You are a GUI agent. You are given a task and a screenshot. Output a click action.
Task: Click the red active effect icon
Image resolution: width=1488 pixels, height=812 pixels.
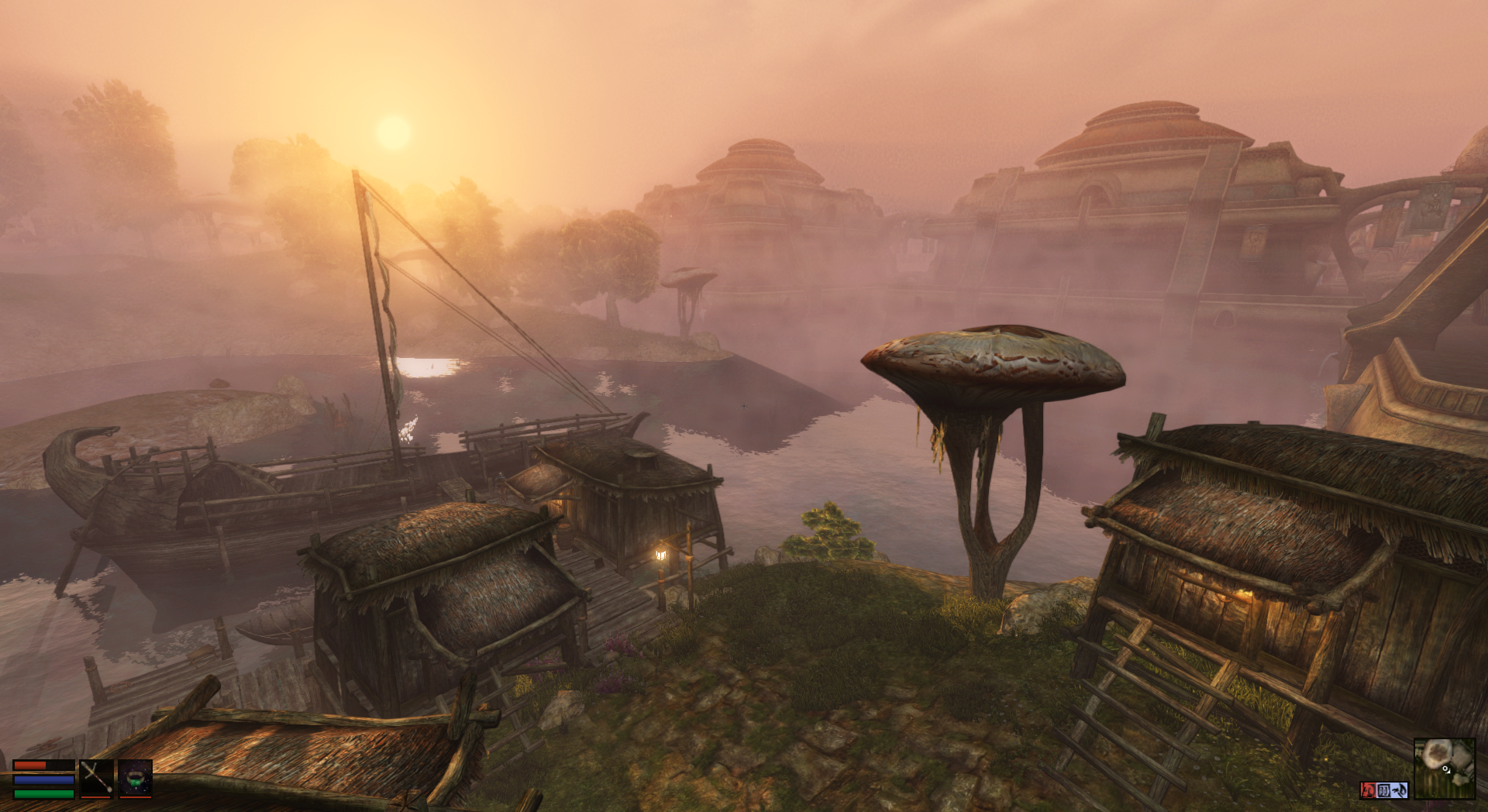(x=1368, y=790)
